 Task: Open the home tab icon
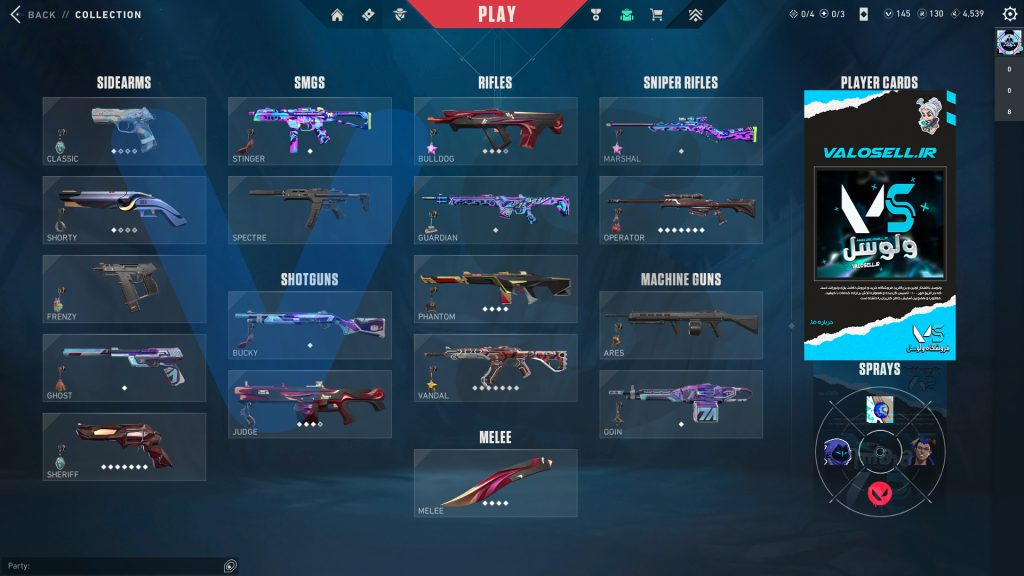tap(337, 15)
